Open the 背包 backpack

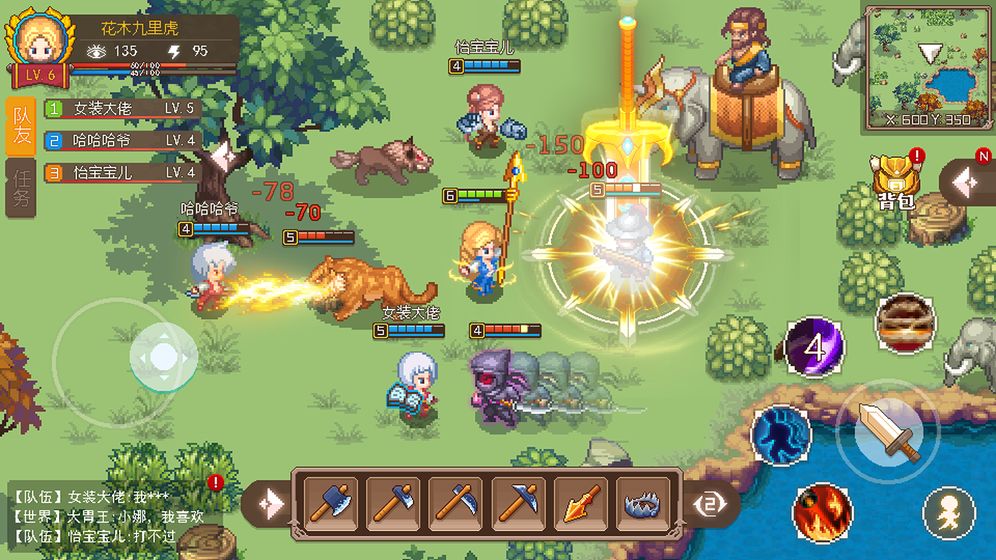[894, 180]
